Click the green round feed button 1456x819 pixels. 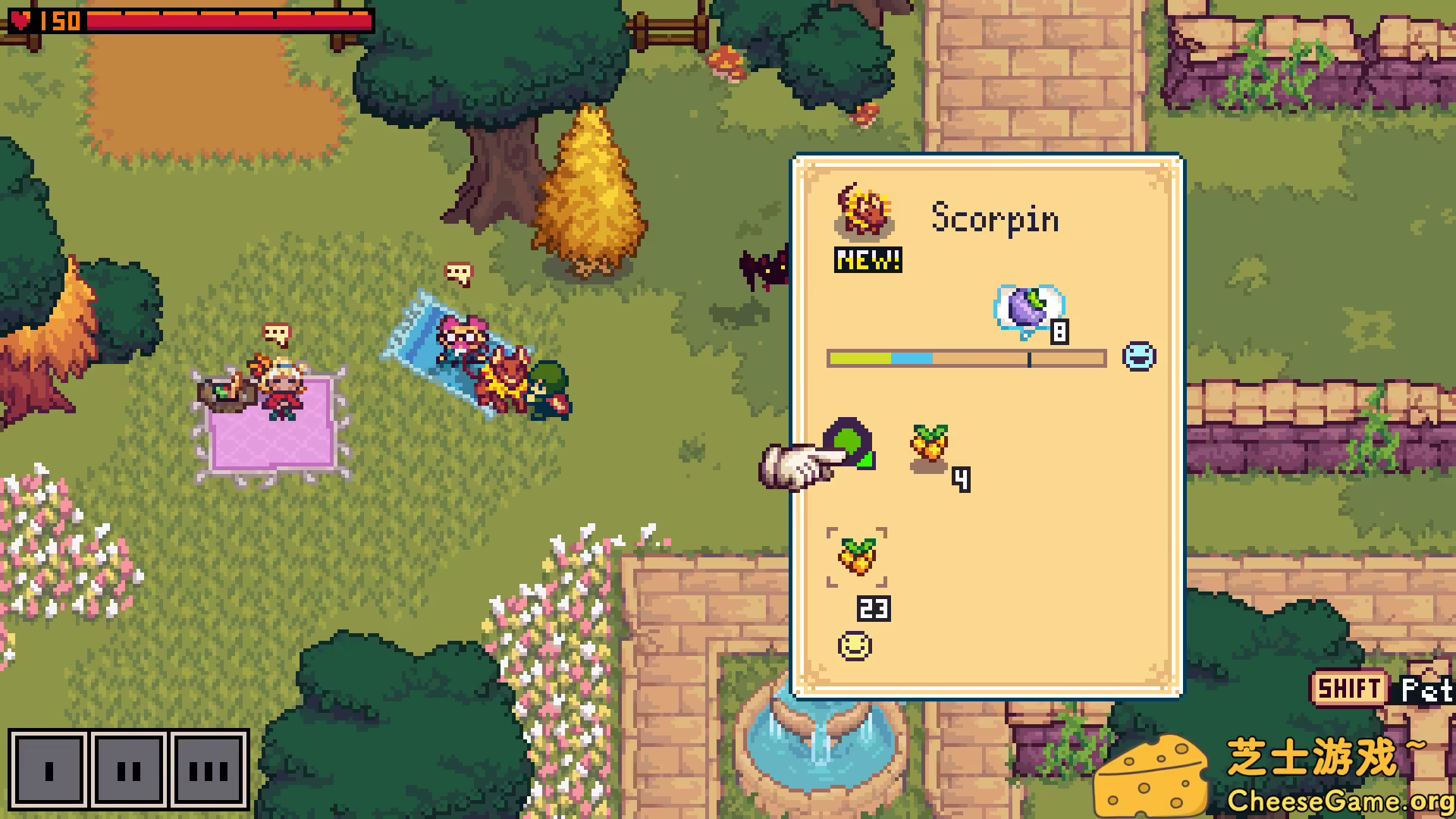[849, 442]
